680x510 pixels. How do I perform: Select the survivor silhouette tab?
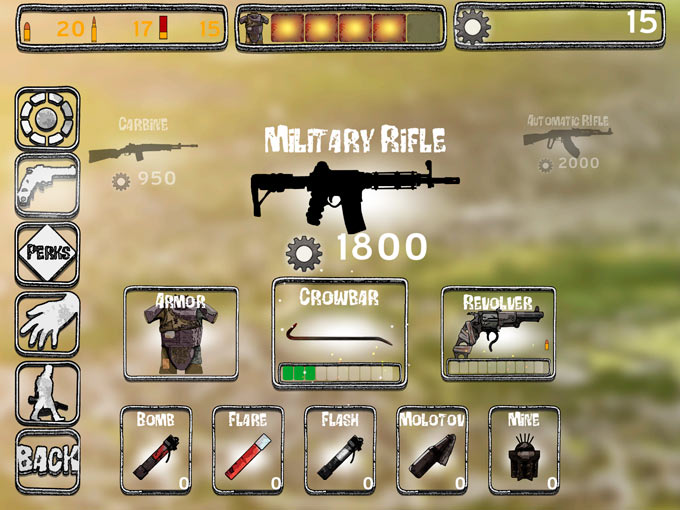click(47, 392)
